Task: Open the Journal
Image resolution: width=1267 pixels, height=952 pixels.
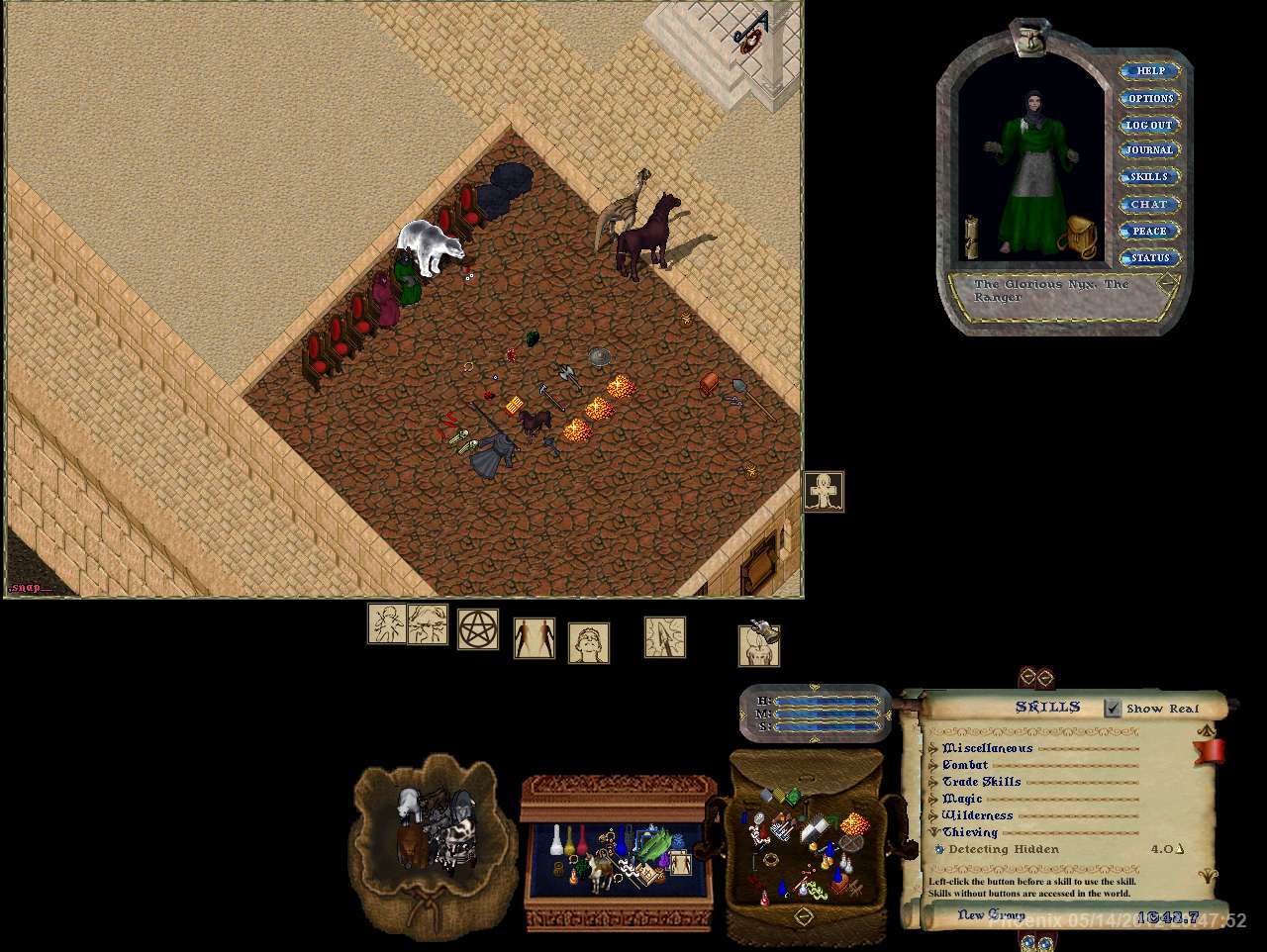Action: (x=1148, y=150)
